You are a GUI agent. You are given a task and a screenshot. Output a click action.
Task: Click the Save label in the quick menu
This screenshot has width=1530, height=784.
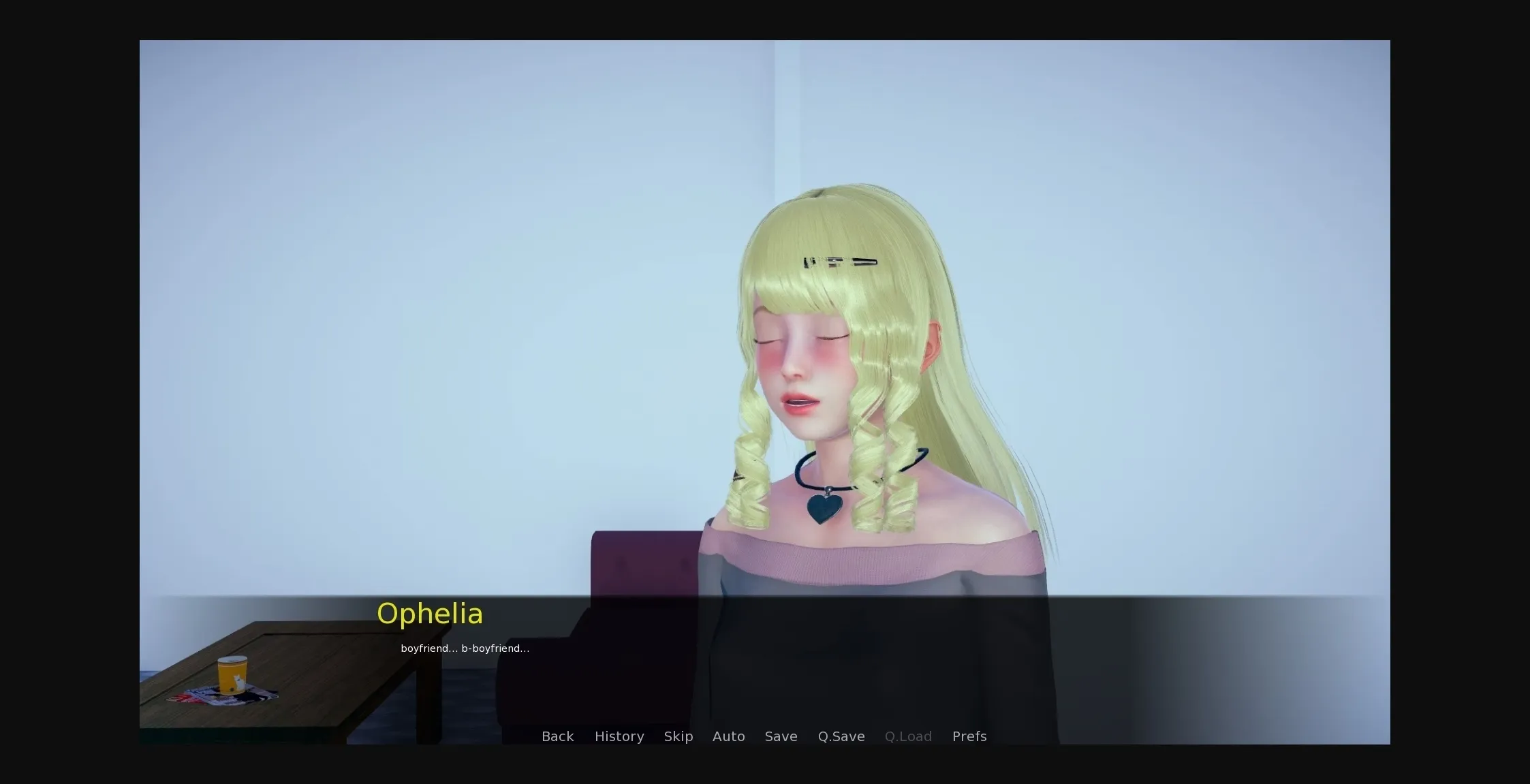point(781,736)
